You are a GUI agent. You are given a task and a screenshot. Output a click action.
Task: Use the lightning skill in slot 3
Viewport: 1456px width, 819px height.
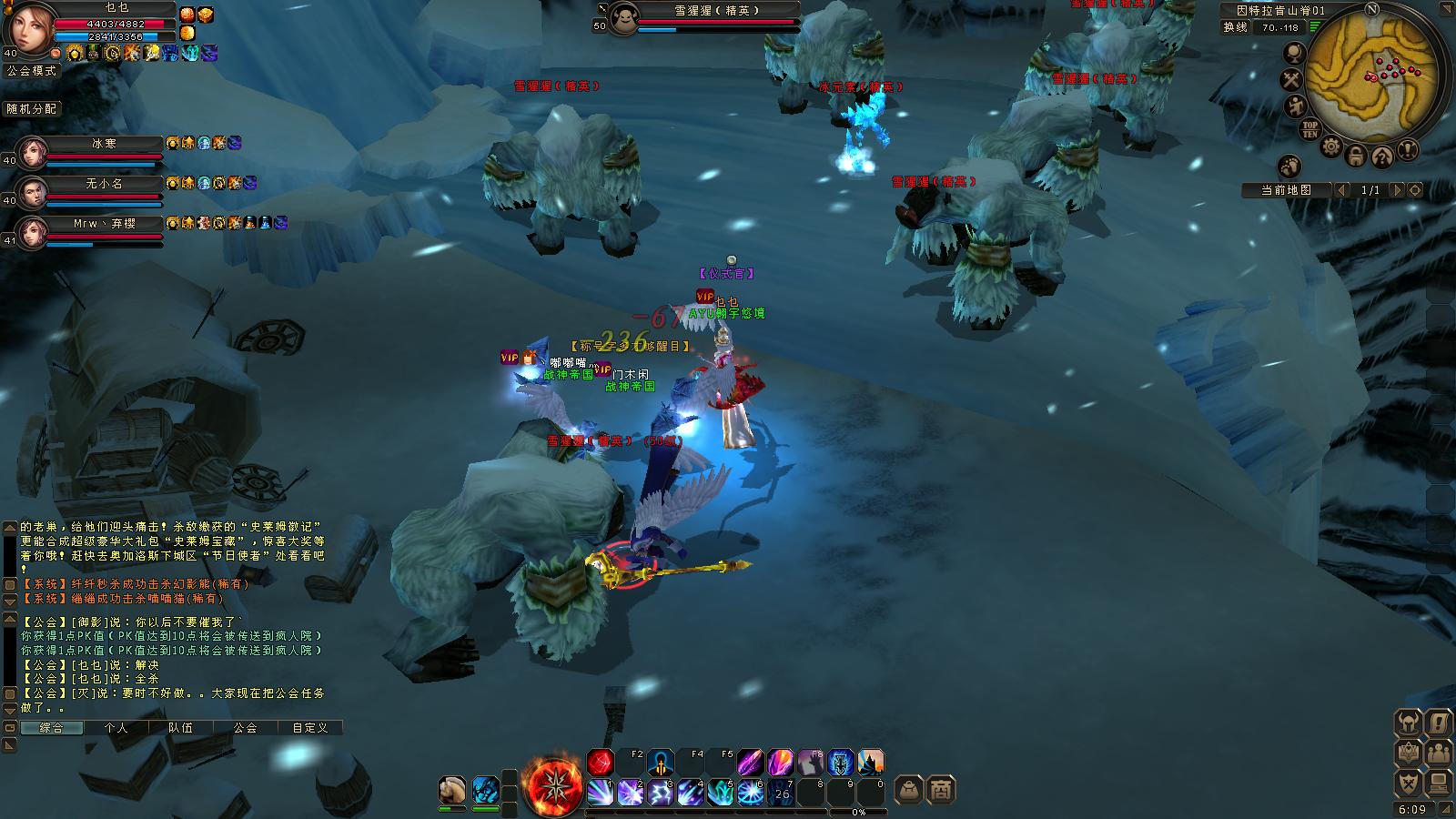coord(660,792)
